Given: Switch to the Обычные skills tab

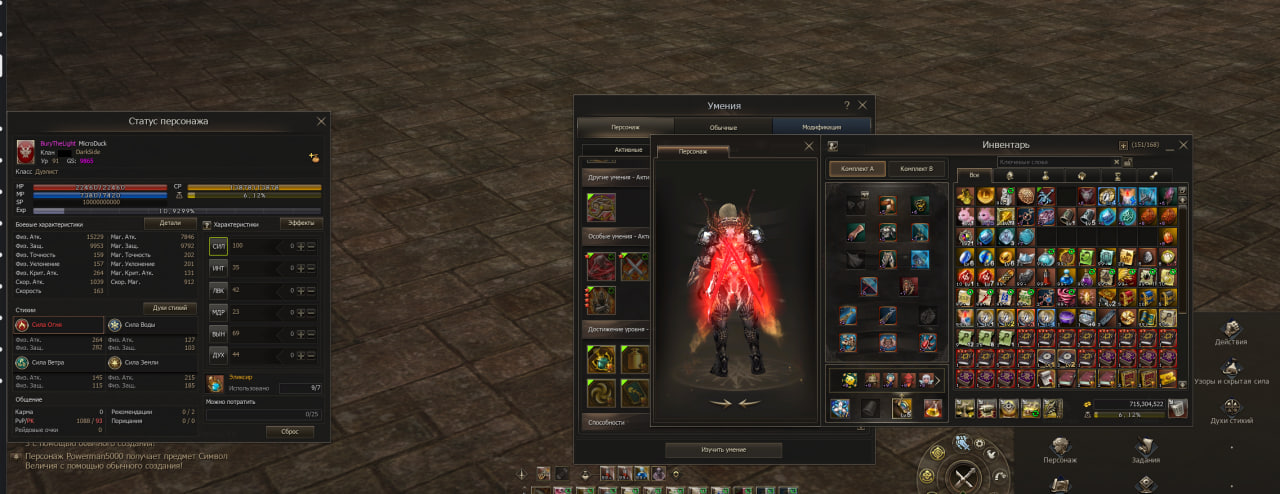Looking at the screenshot, I should (x=723, y=128).
